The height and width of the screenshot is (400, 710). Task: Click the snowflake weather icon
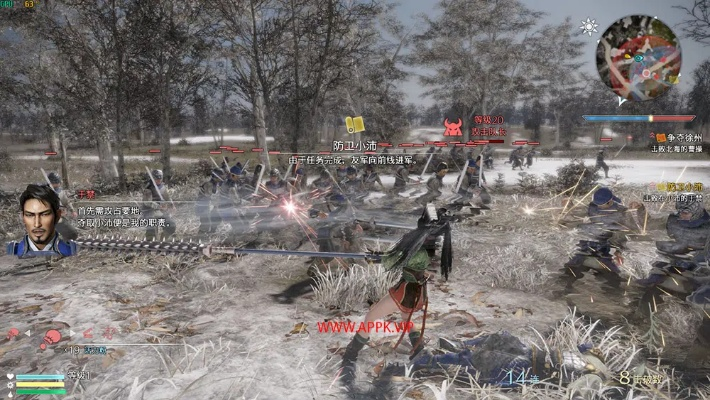590,27
